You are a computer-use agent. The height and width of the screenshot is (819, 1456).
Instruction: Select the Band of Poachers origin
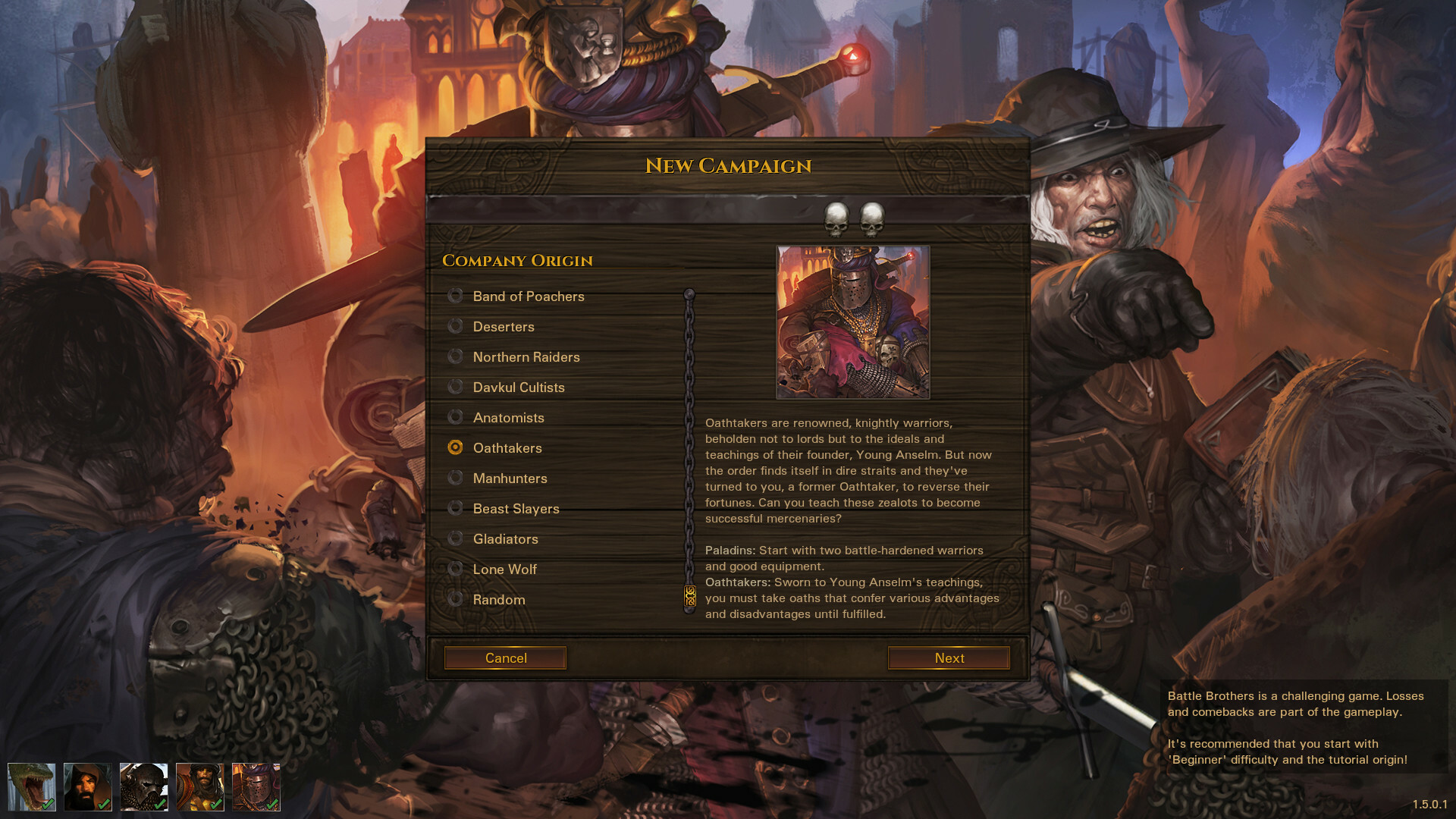(x=456, y=296)
